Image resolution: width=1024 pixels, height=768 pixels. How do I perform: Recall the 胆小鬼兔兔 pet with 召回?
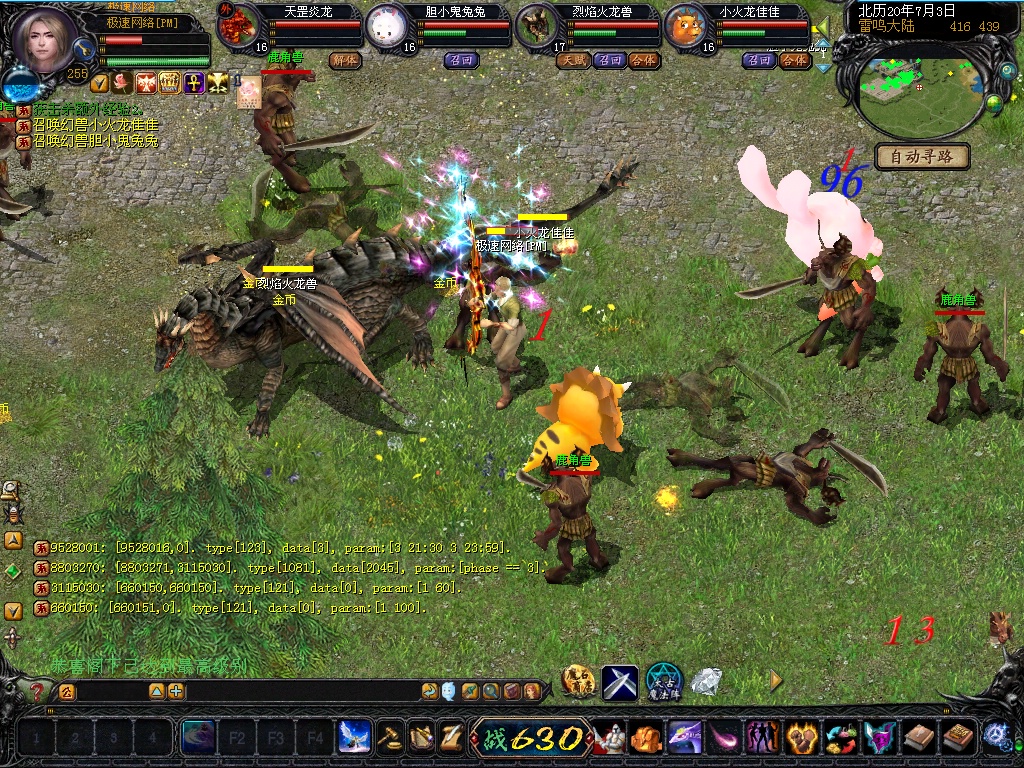(461, 60)
